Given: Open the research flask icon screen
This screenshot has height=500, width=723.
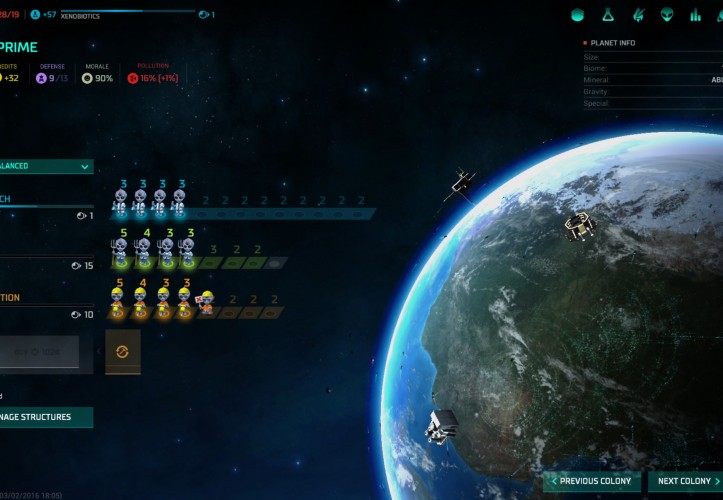Looking at the screenshot, I should click(x=607, y=15).
